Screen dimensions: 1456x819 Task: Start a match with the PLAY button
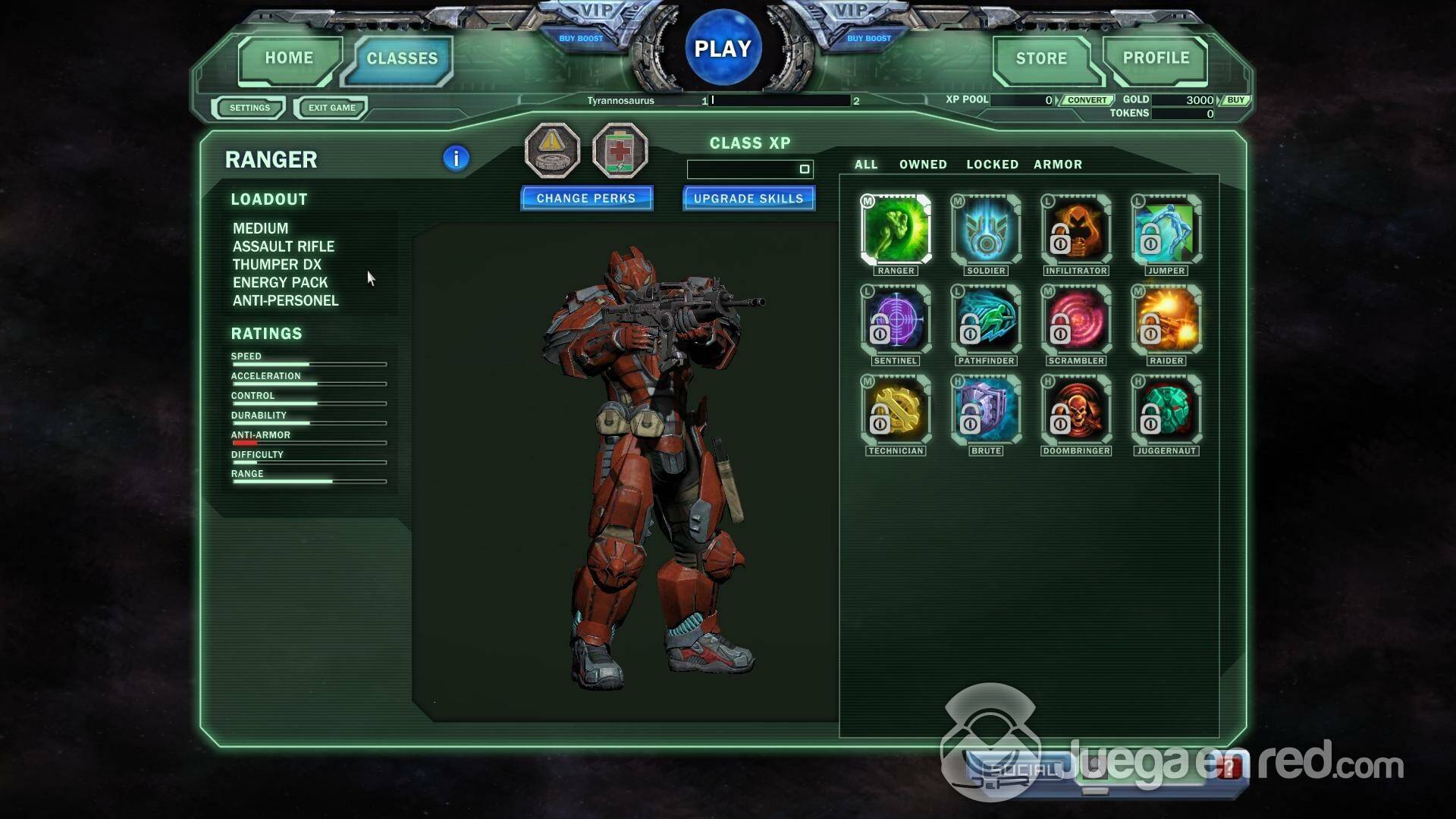[723, 49]
